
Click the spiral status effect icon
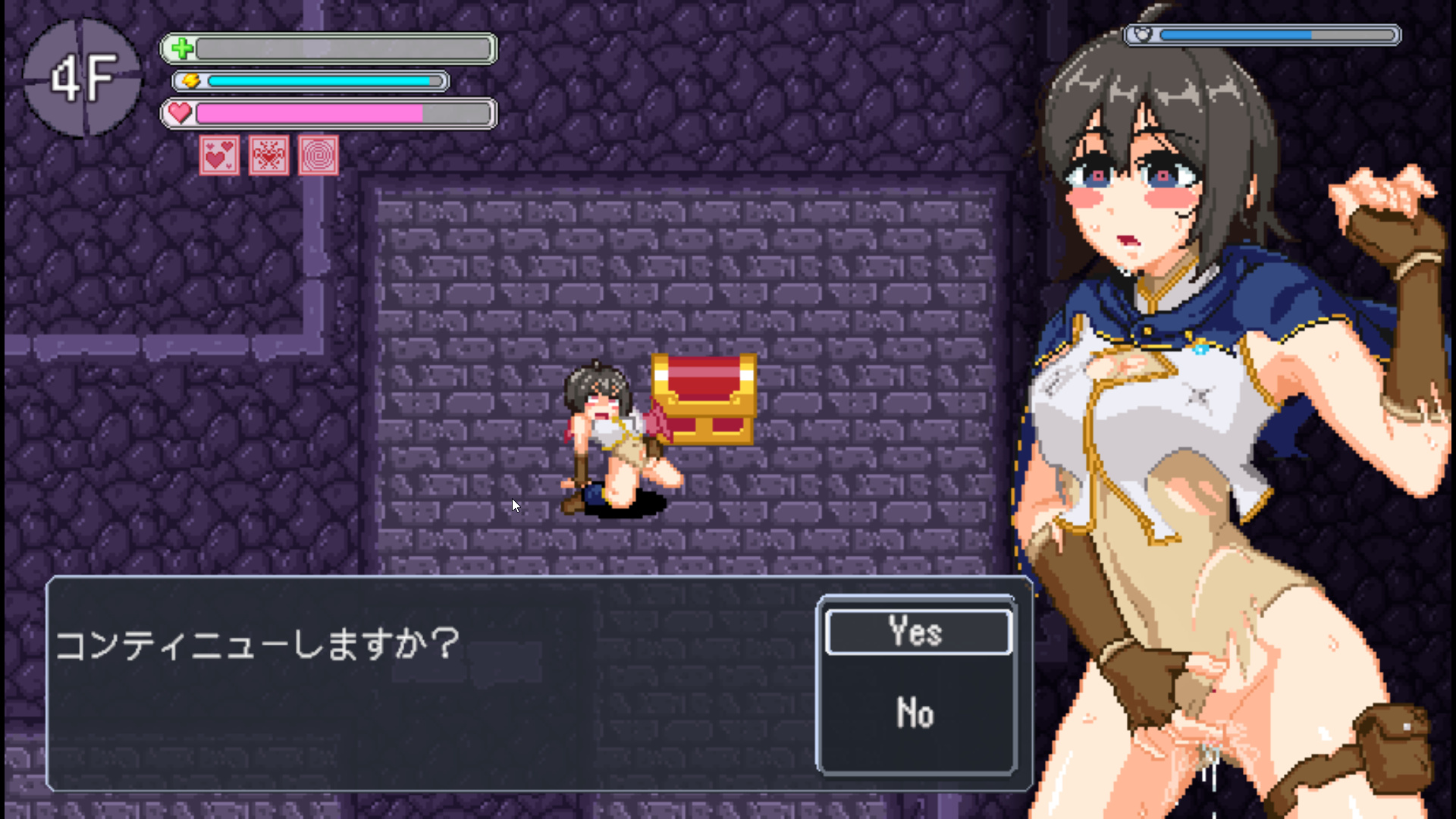point(318,155)
